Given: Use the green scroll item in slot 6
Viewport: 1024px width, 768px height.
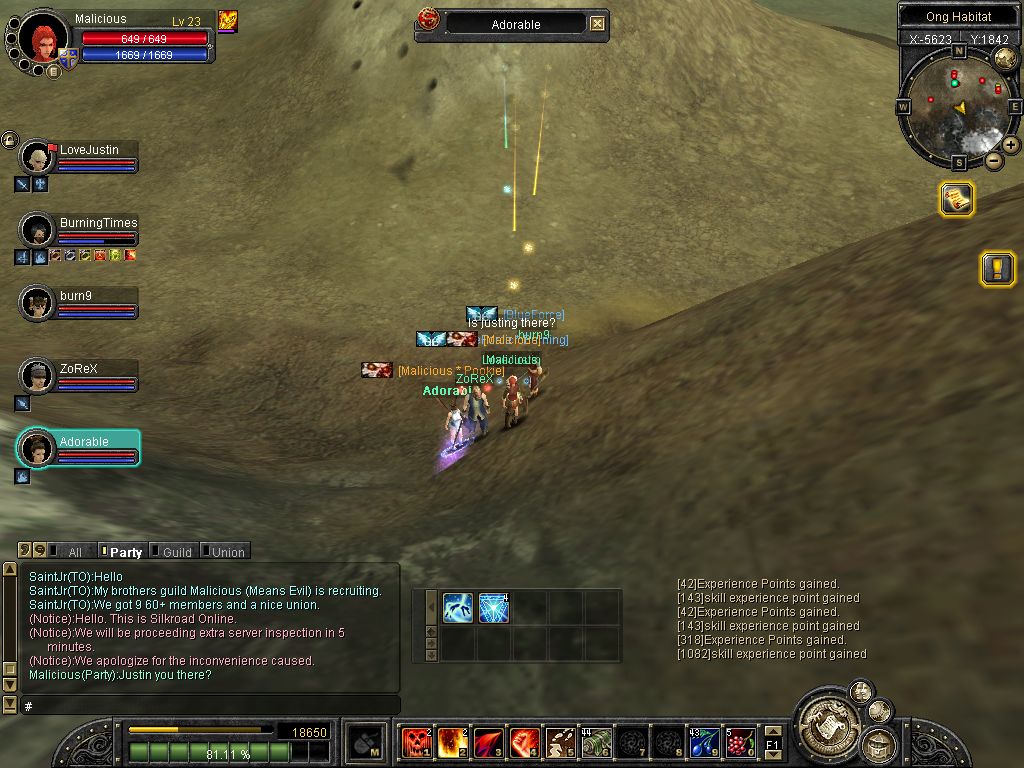Looking at the screenshot, I should click(596, 742).
